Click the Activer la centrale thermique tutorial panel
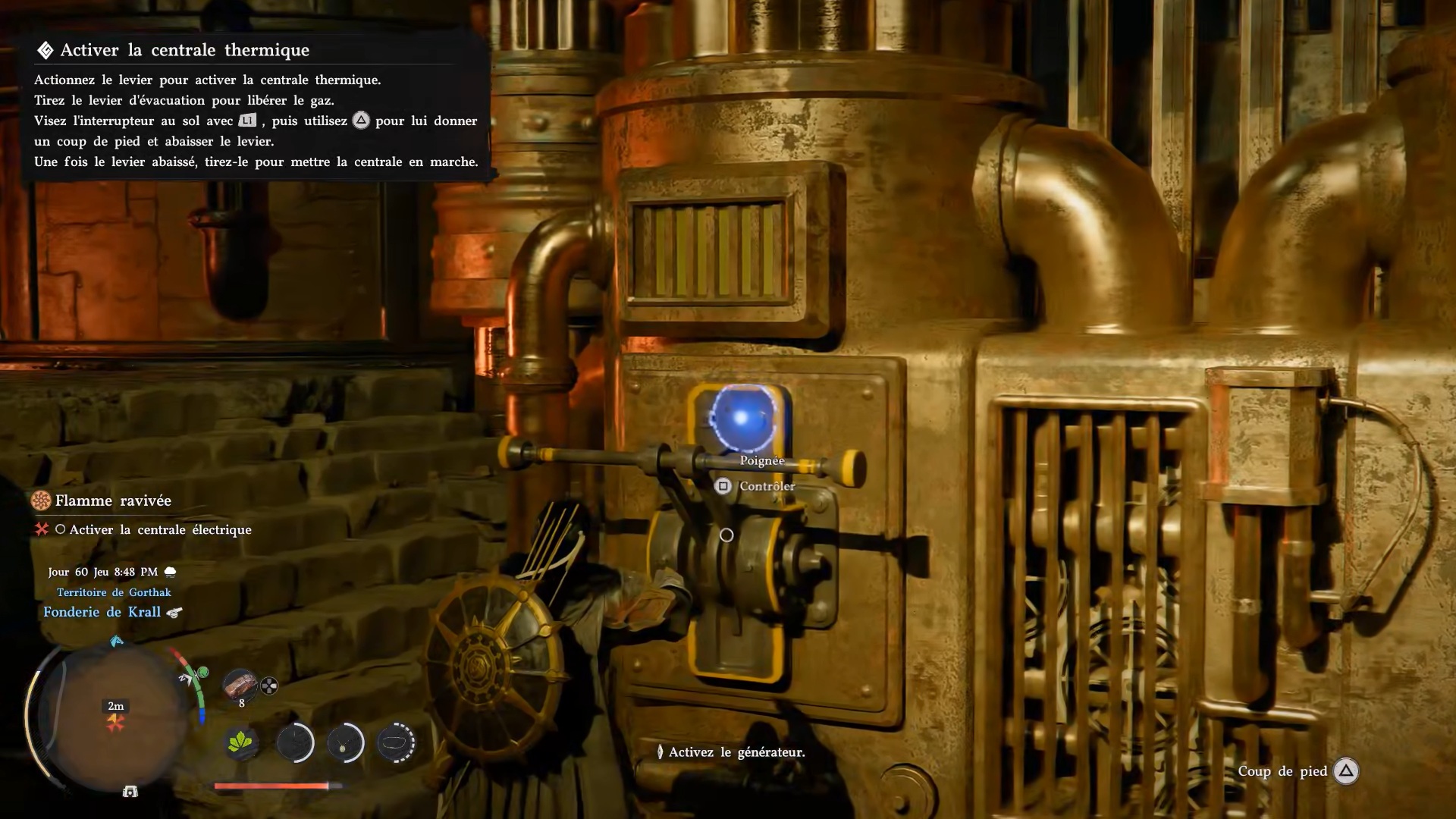 (256, 105)
